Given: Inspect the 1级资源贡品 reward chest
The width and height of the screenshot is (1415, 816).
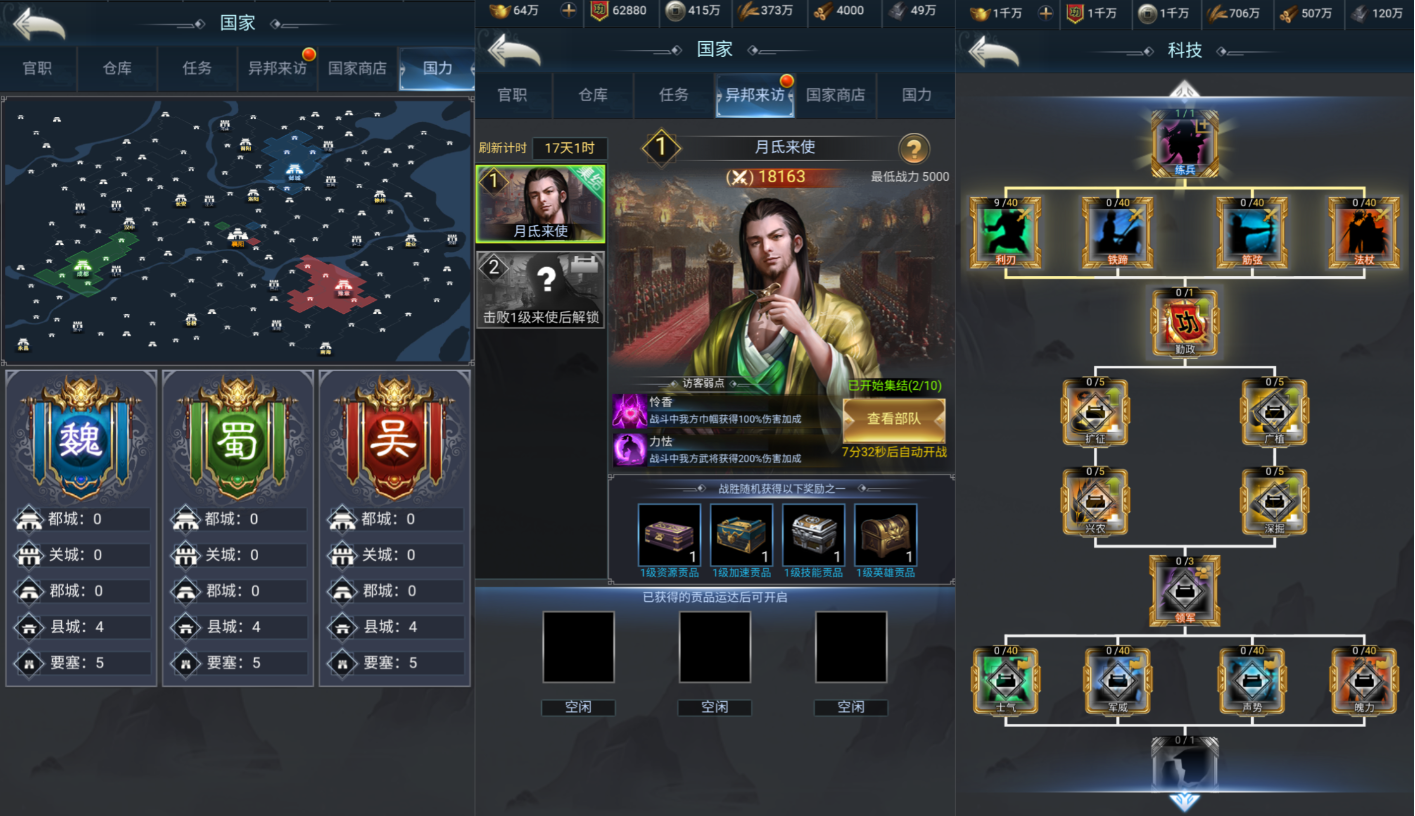Looking at the screenshot, I should pyautogui.click(x=669, y=536).
